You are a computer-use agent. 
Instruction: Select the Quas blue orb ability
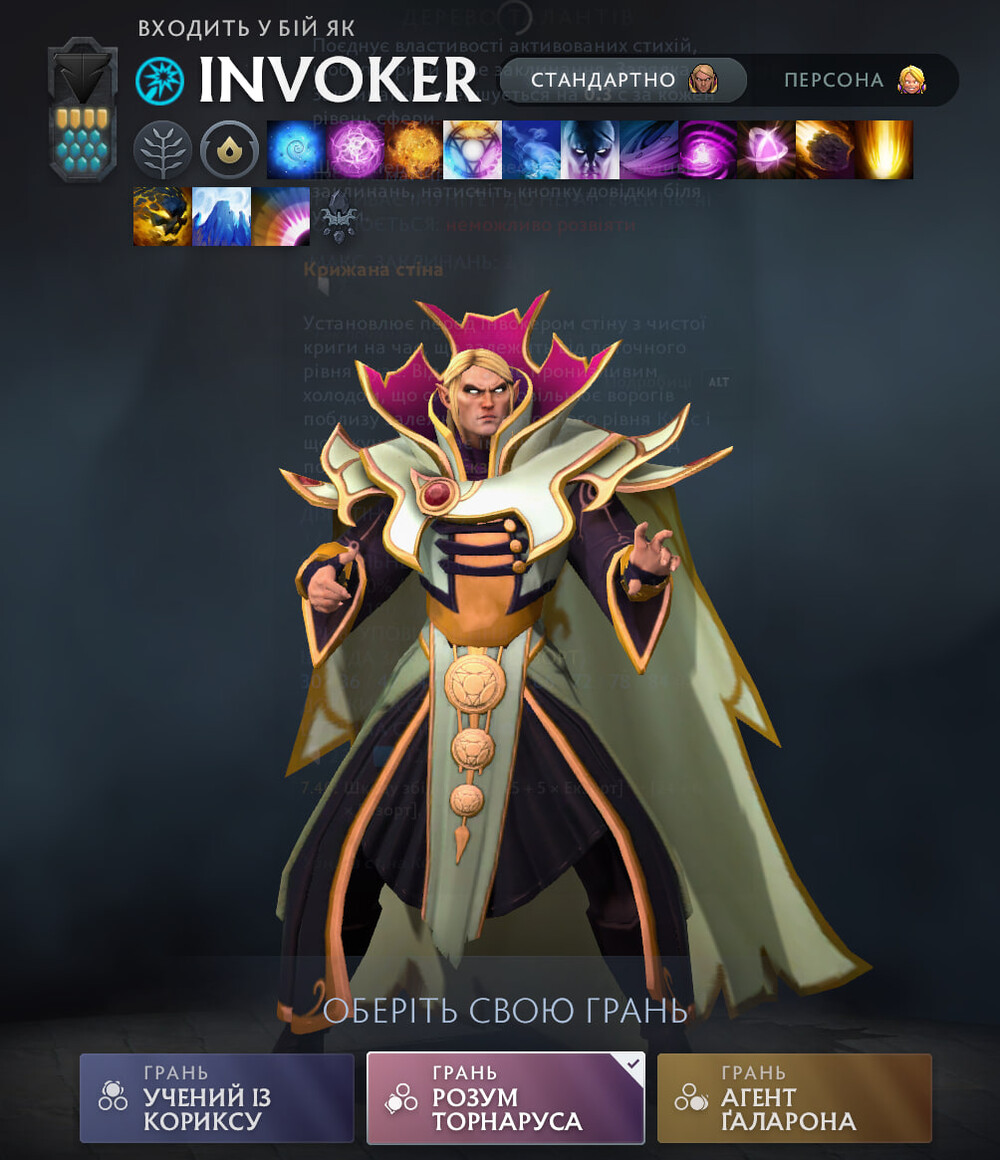coord(296,150)
